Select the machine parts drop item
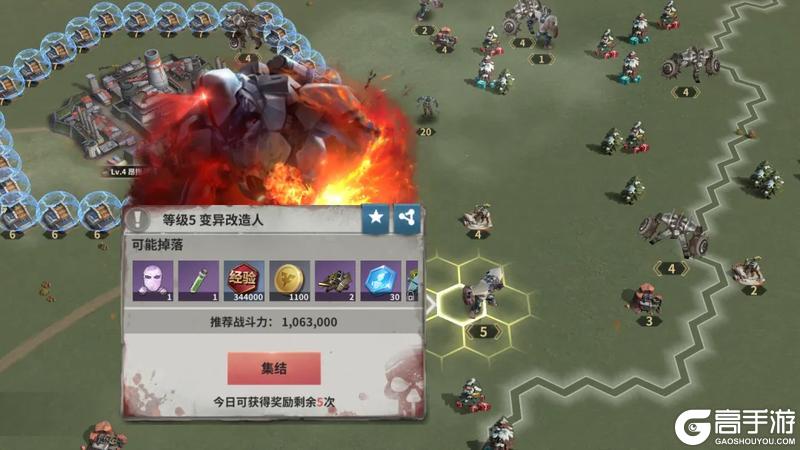The height and width of the screenshot is (450, 800). (x=335, y=280)
